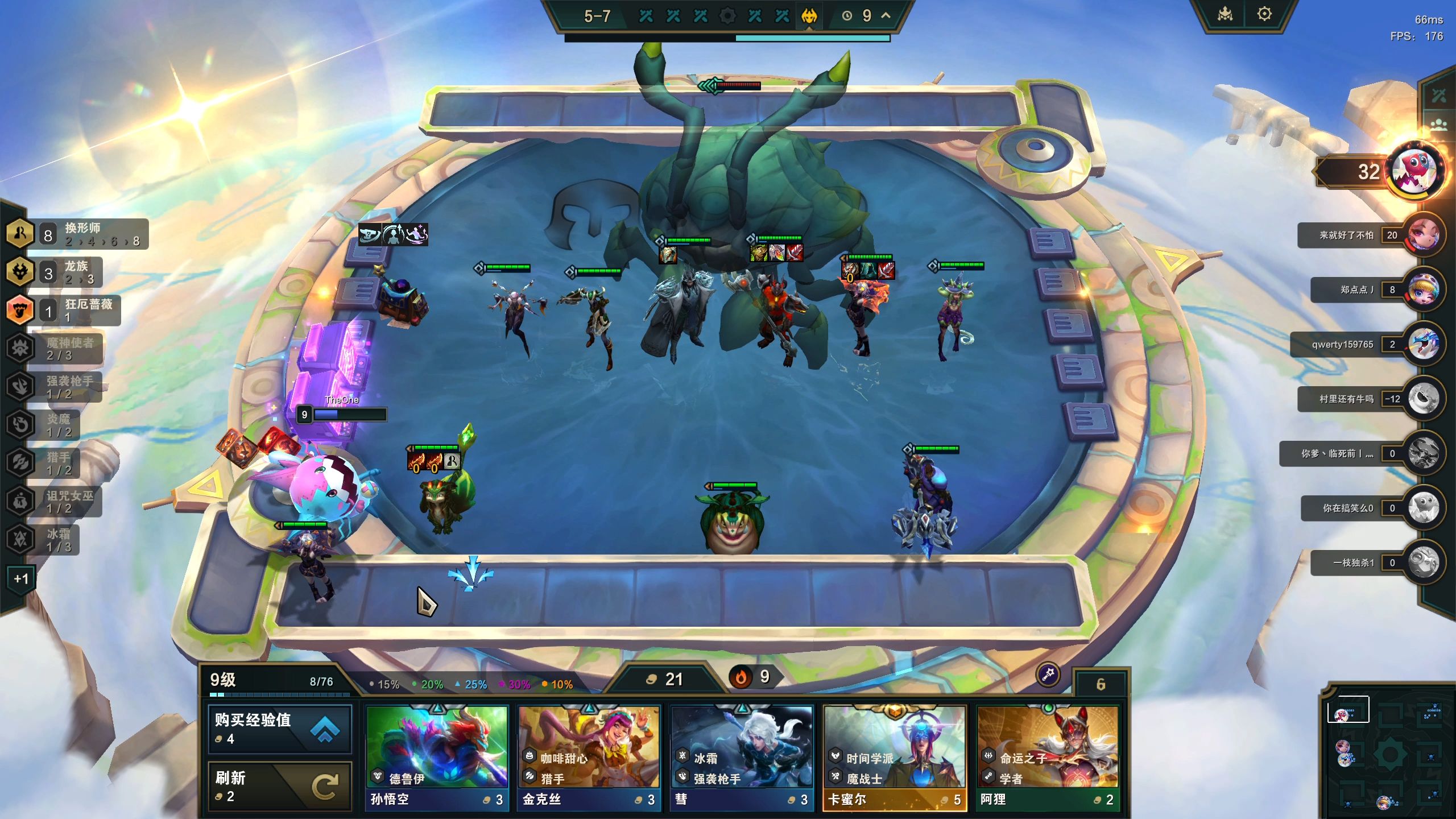Pick up 阿狸 from the shop

pos(1048,757)
